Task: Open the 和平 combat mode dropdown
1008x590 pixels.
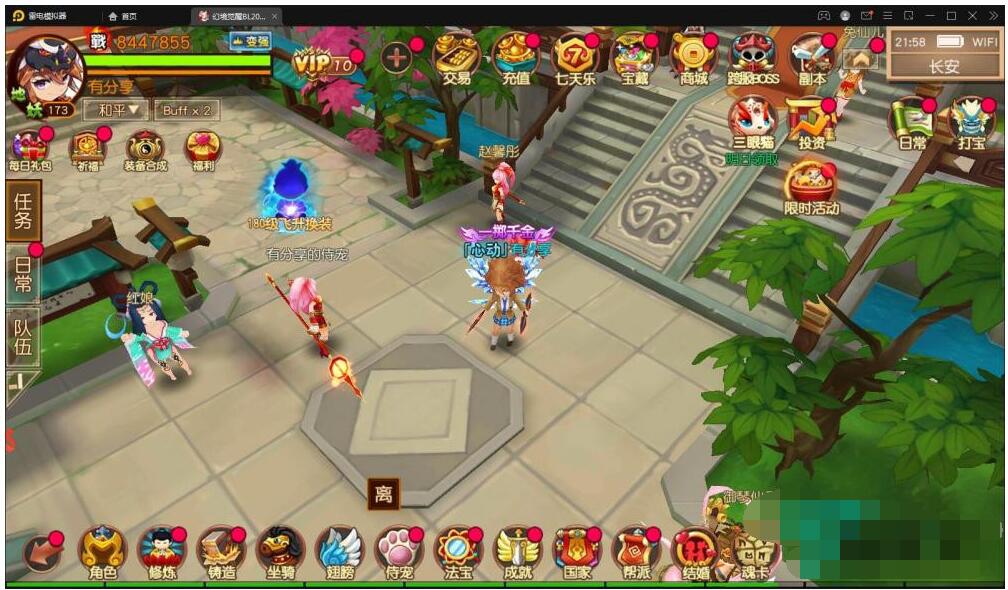Action: coord(116,110)
